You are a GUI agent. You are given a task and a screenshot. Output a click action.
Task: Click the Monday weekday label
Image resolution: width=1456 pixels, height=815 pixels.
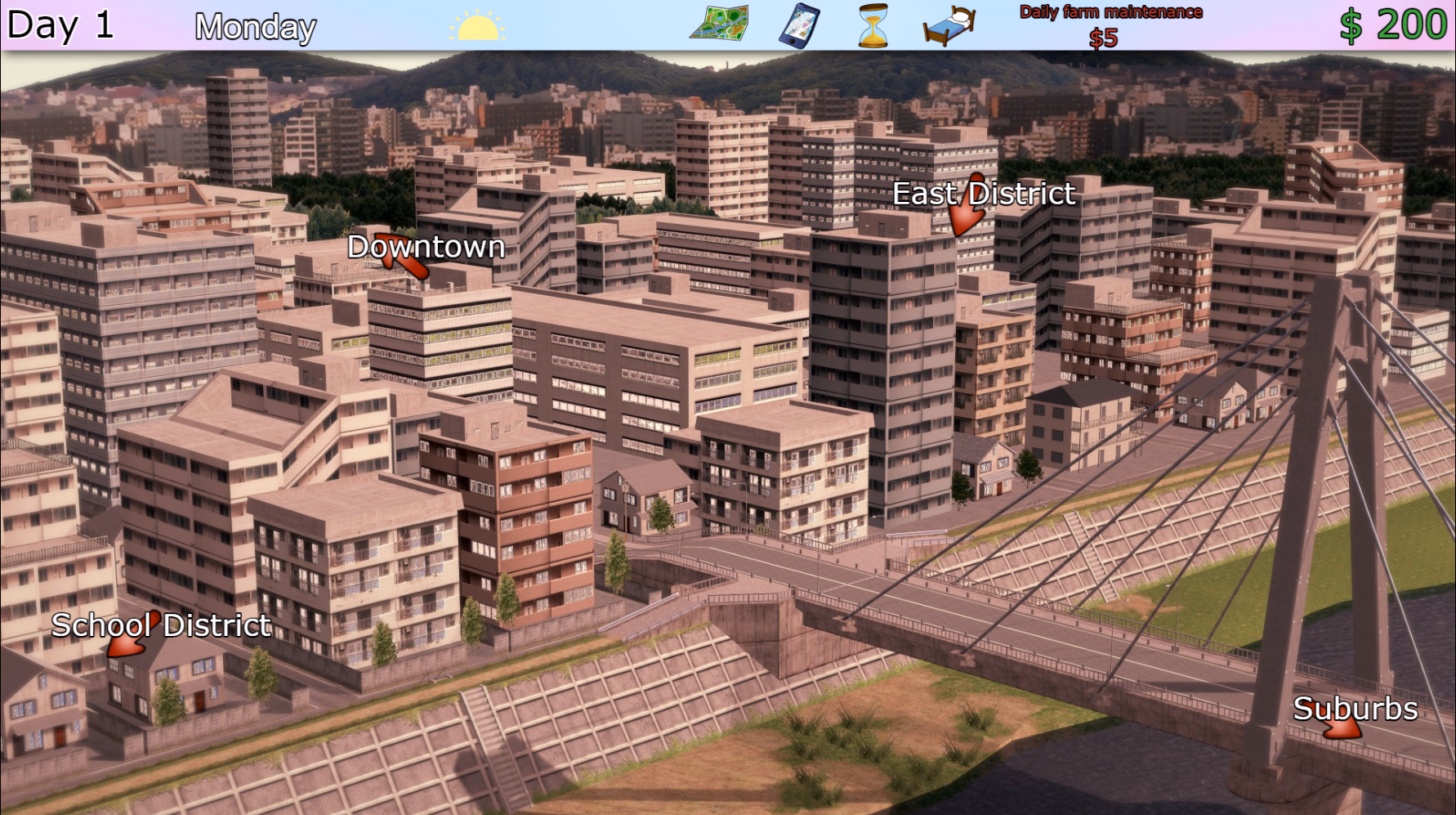(254, 27)
